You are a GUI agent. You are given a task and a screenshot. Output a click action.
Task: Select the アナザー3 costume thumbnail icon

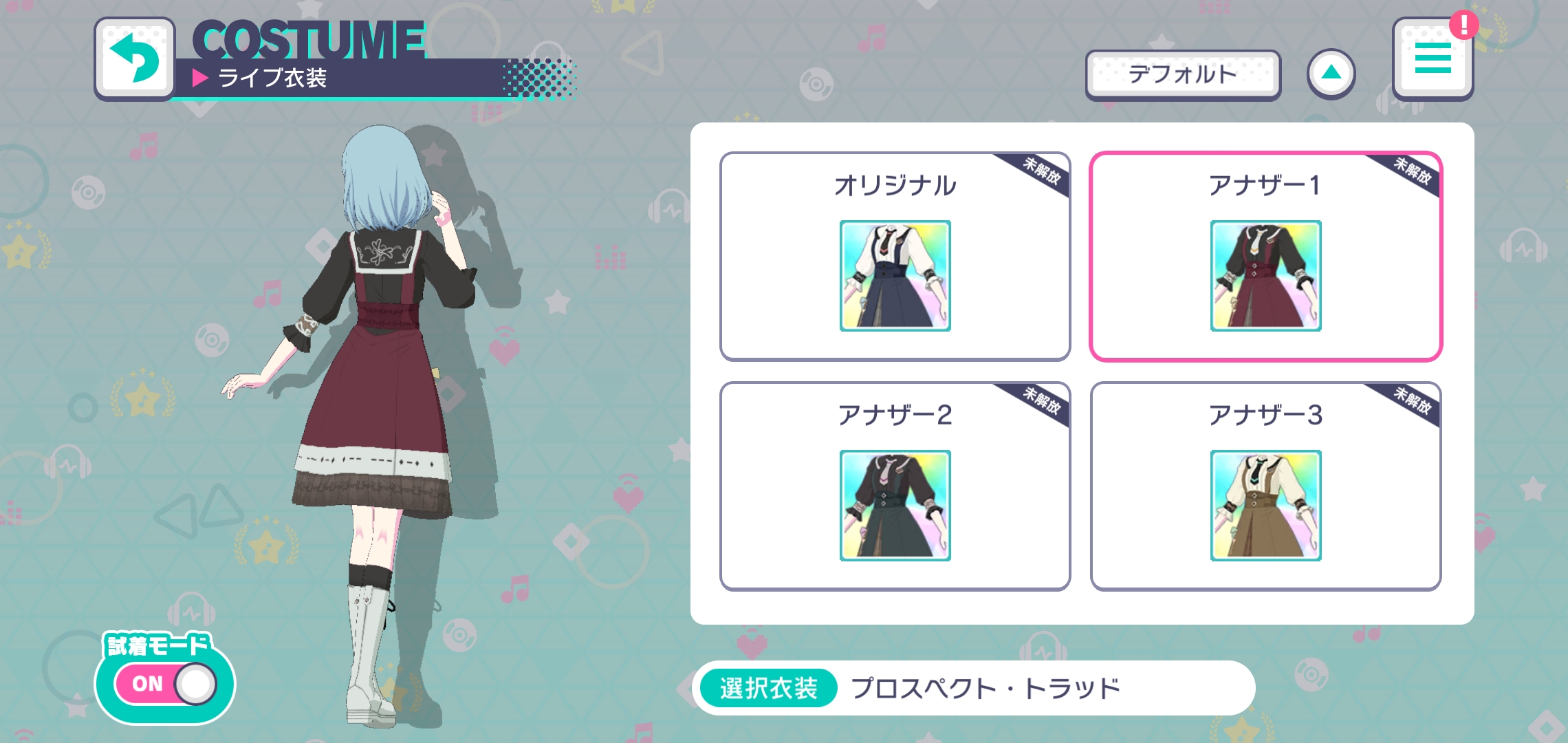tap(1266, 506)
